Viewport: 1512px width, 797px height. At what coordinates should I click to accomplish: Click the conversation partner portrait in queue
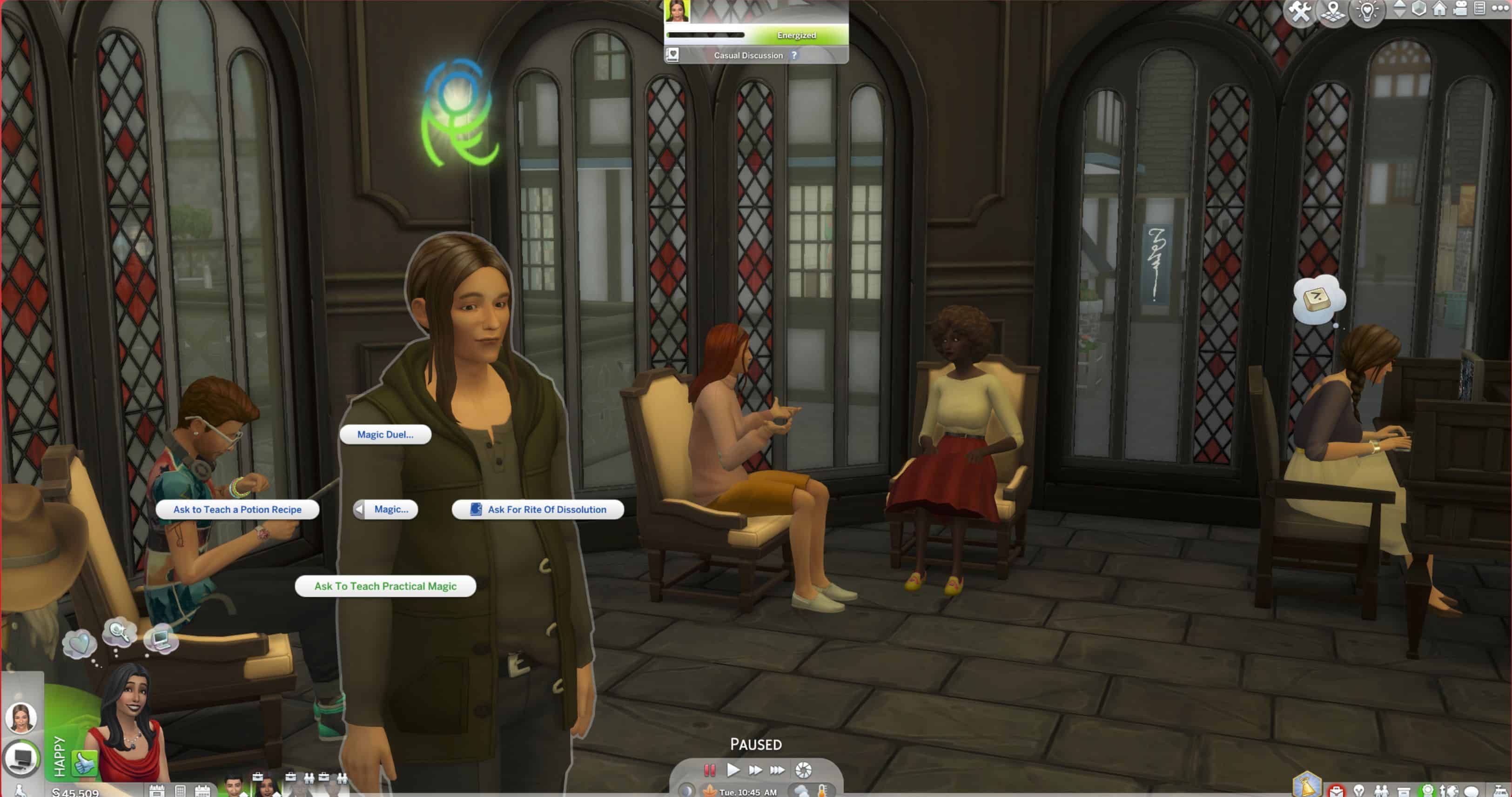[x=22, y=717]
